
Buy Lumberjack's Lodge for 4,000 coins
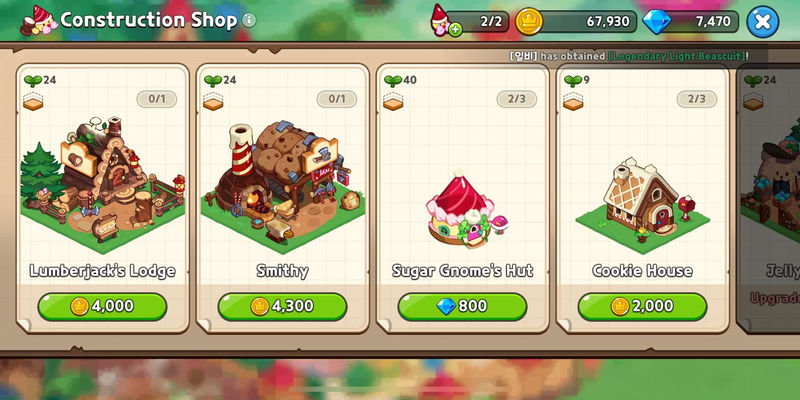pyautogui.click(x=102, y=306)
